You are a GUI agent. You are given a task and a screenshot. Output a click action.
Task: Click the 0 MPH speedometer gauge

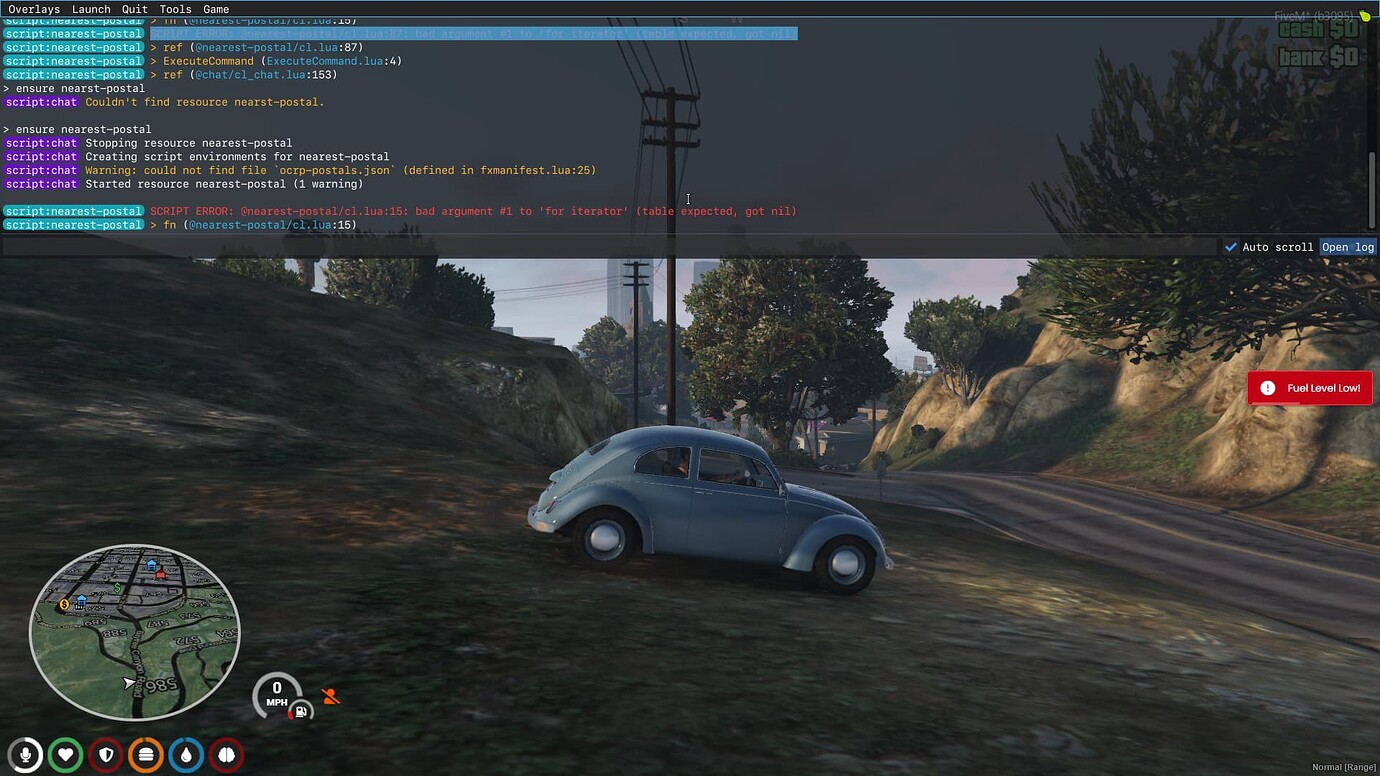pos(278,692)
